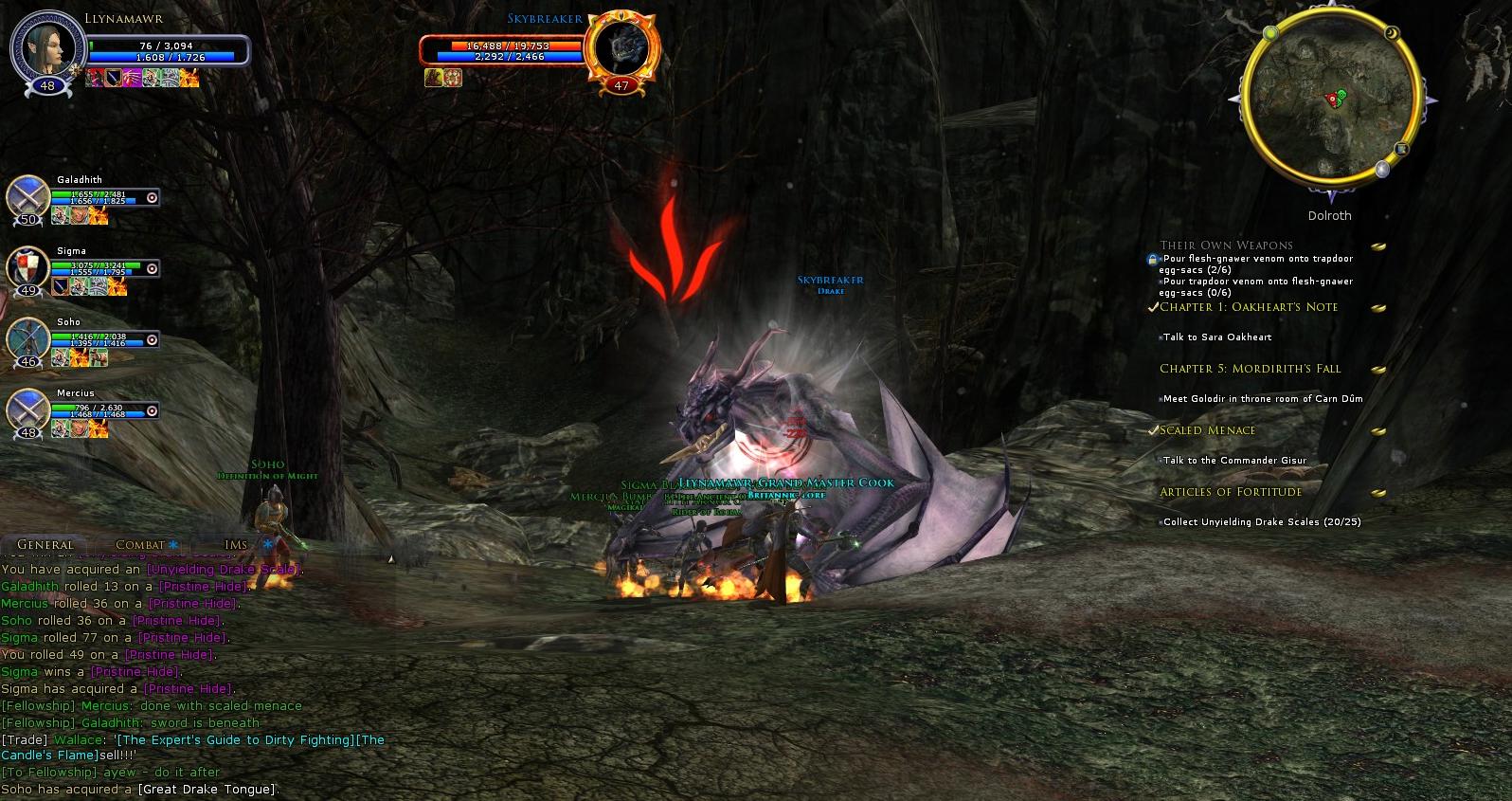Select Chapter 1: Oakheart's Note quest
The height and width of the screenshot is (801, 1512).
[x=1249, y=307]
